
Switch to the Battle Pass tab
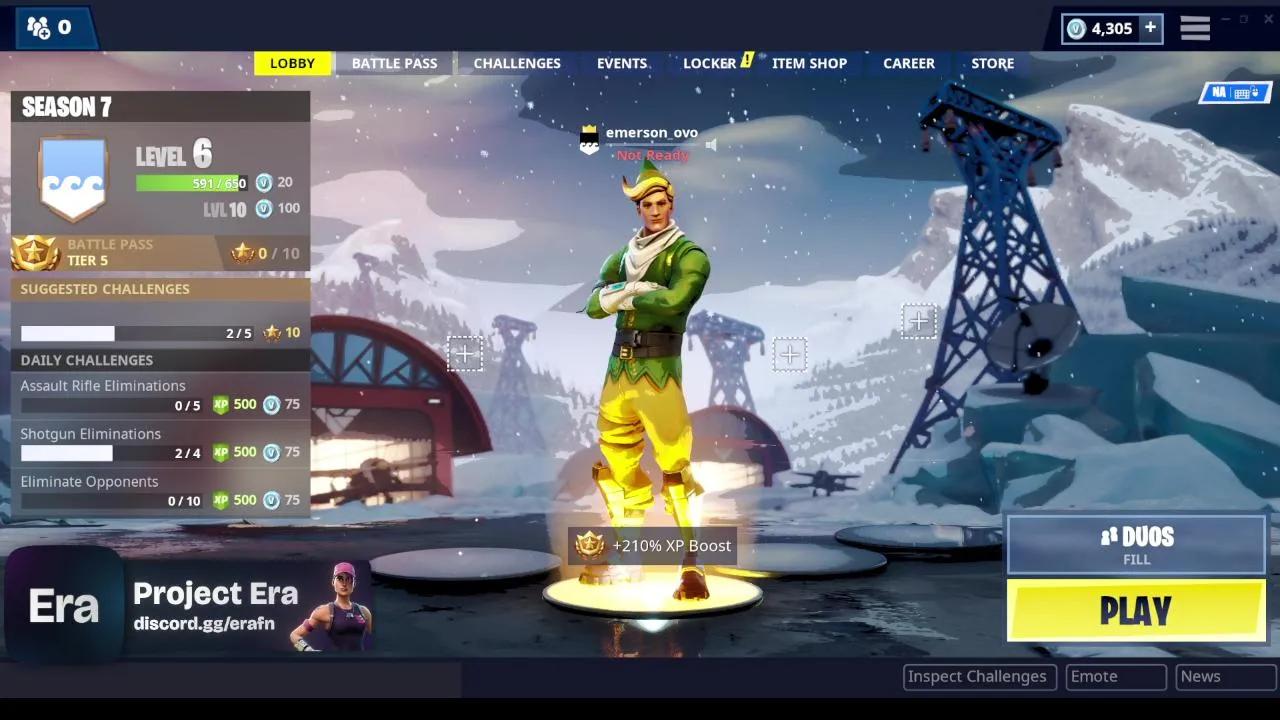pyautogui.click(x=394, y=63)
